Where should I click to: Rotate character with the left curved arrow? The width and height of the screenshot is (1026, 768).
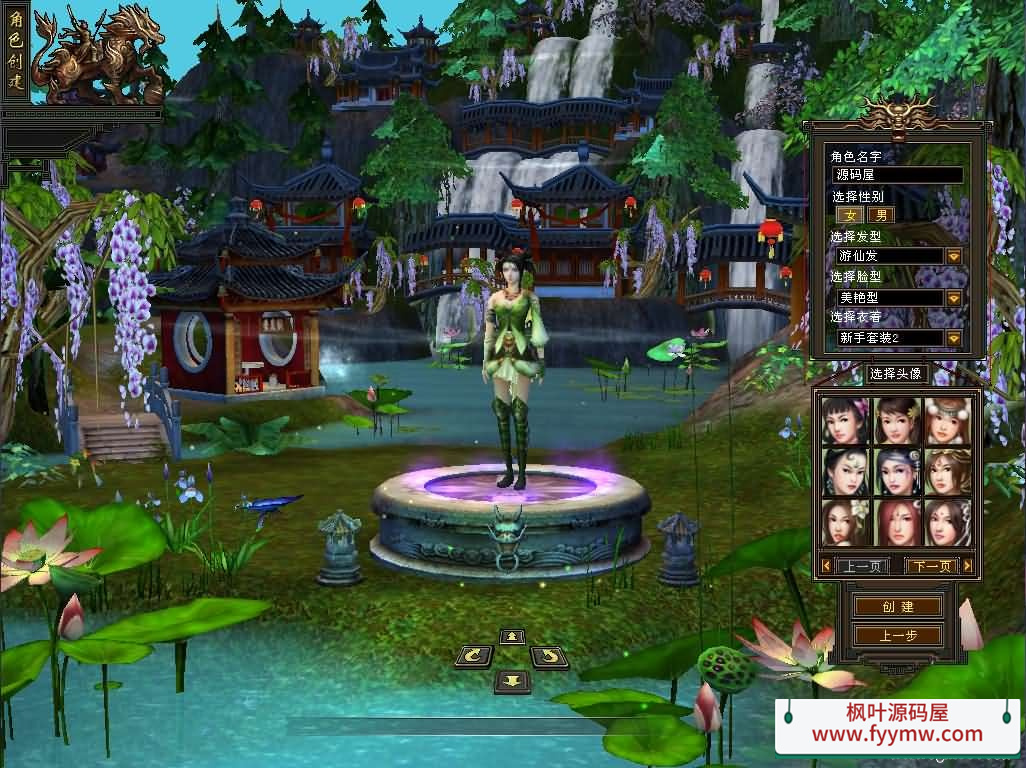[x=473, y=657]
